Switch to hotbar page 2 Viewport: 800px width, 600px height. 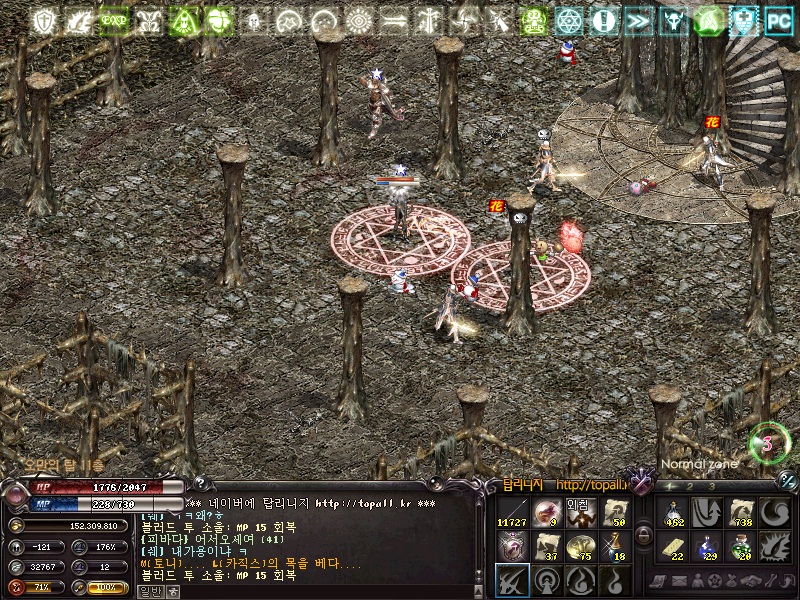690,486
